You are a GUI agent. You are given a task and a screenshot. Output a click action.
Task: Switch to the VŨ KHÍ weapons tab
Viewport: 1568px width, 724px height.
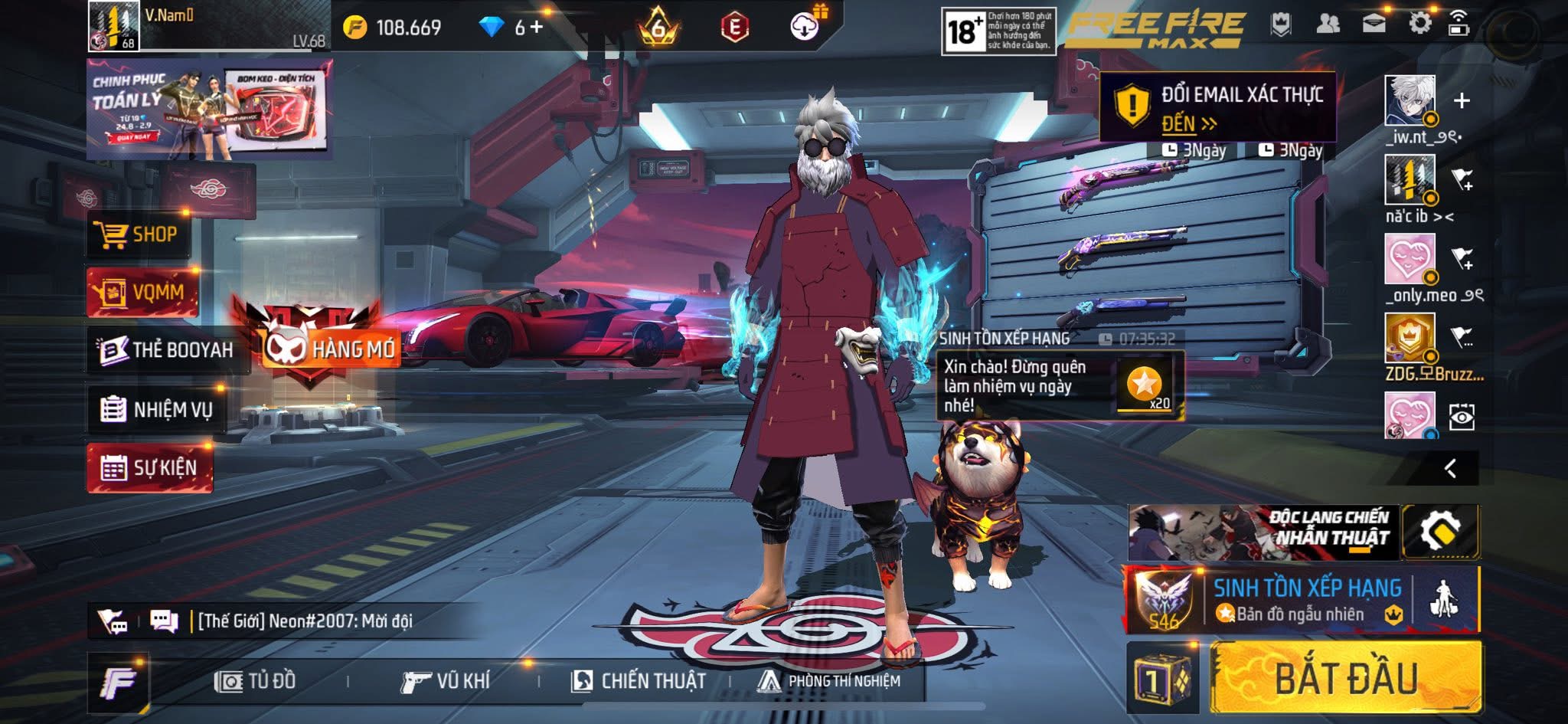(445, 681)
